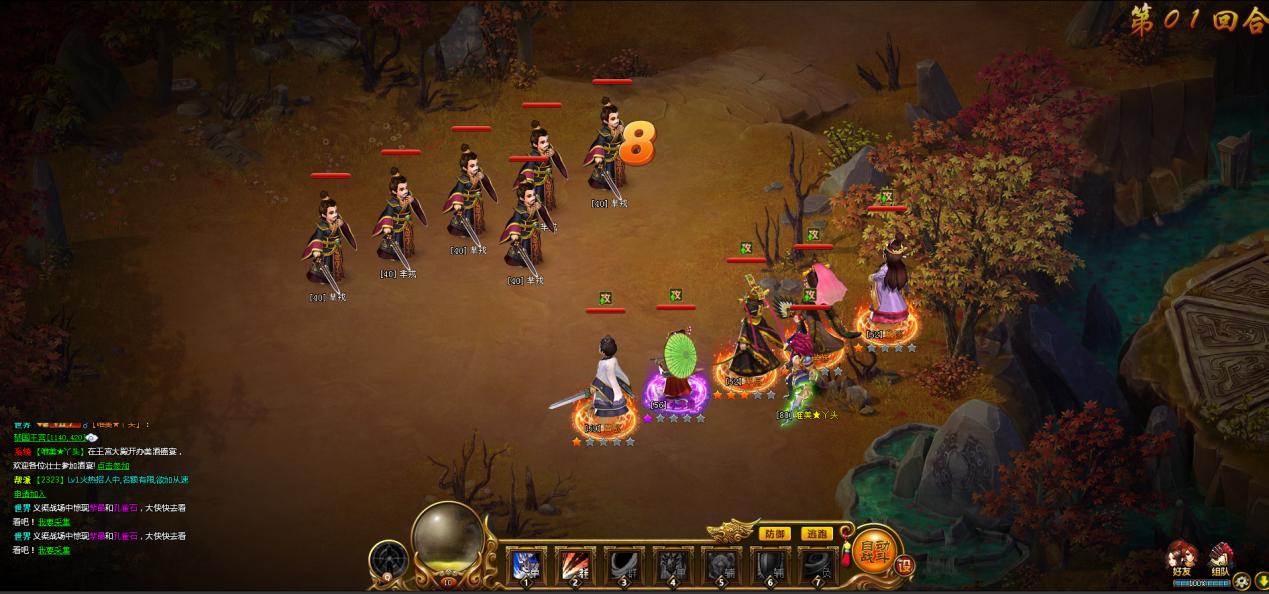Select the greyed skill in slot 5
The width and height of the screenshot is (1269, 594).
(721, 566)
